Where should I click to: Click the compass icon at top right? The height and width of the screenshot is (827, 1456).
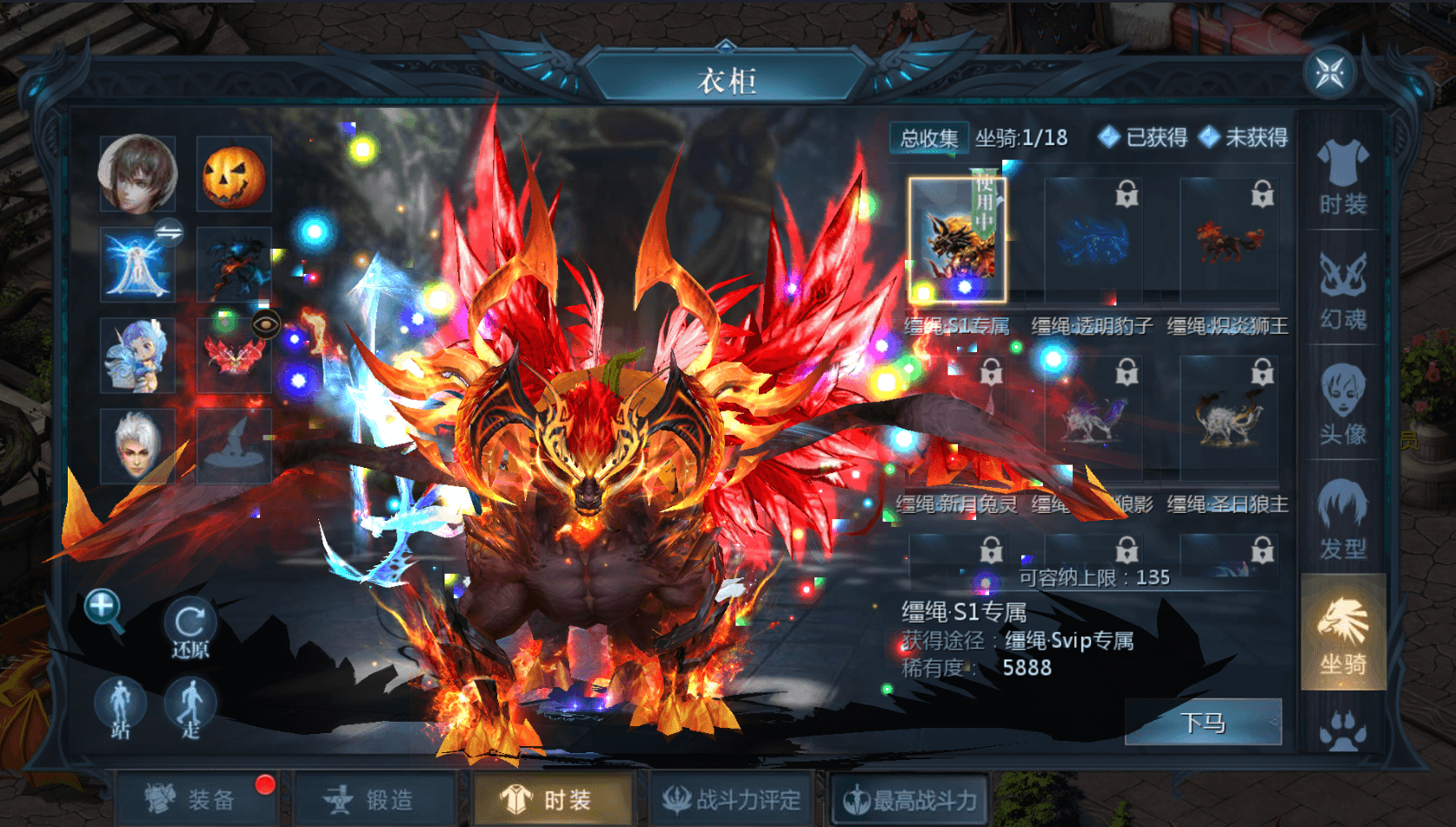point(1328,75)
